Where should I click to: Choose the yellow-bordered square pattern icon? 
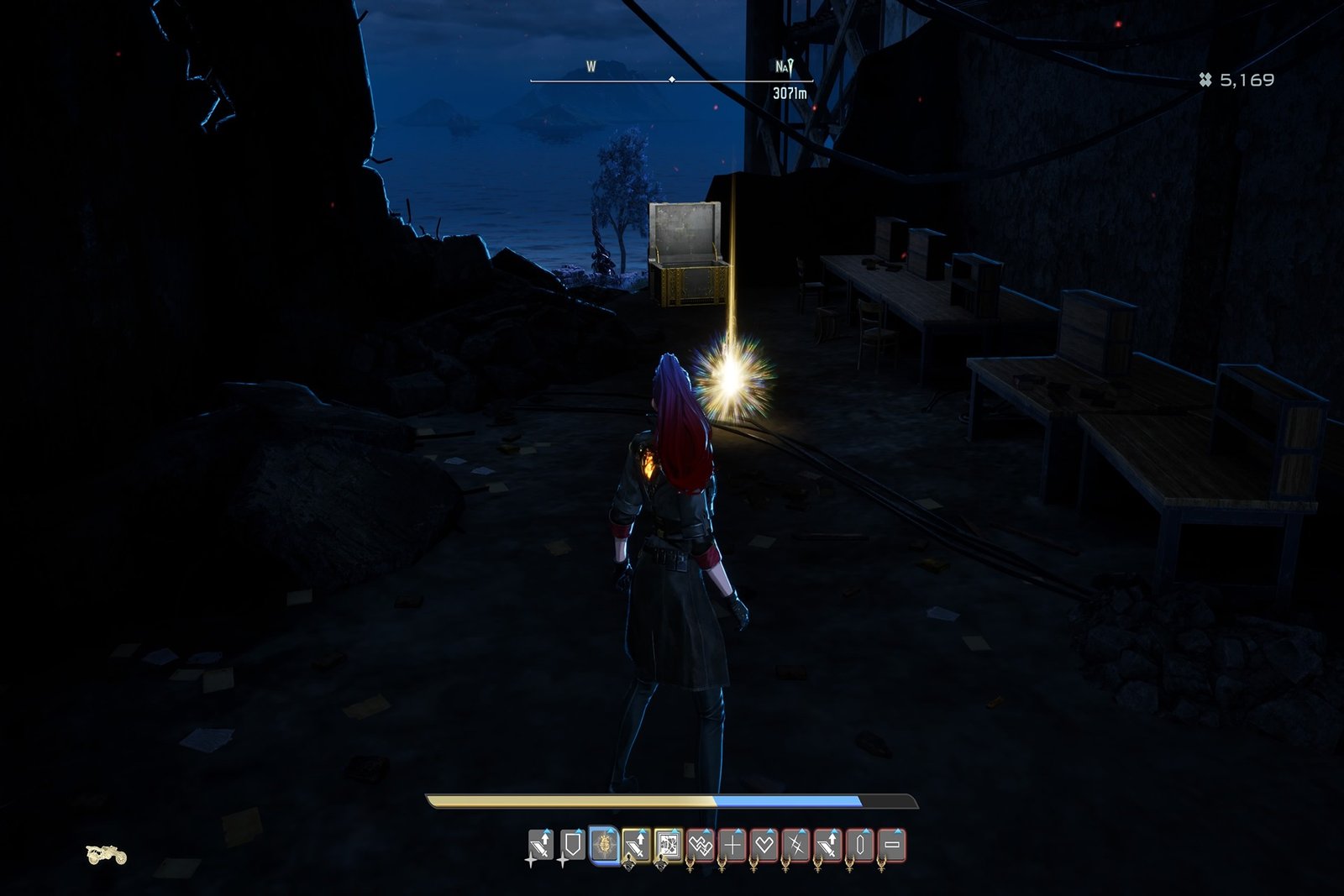[x=668, y=845]
